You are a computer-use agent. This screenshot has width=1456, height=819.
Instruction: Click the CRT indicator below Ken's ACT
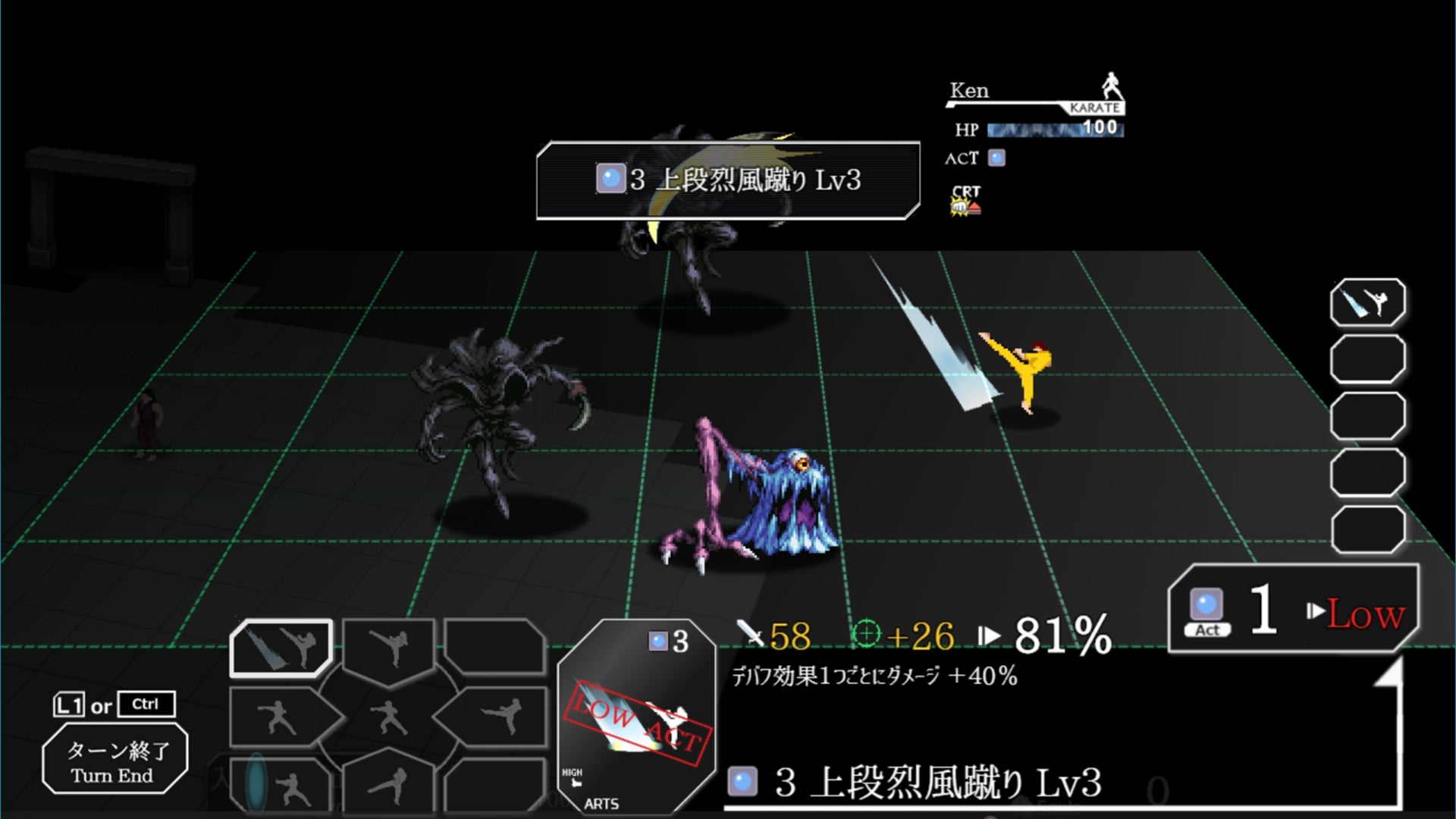click(x=965, y=199)
